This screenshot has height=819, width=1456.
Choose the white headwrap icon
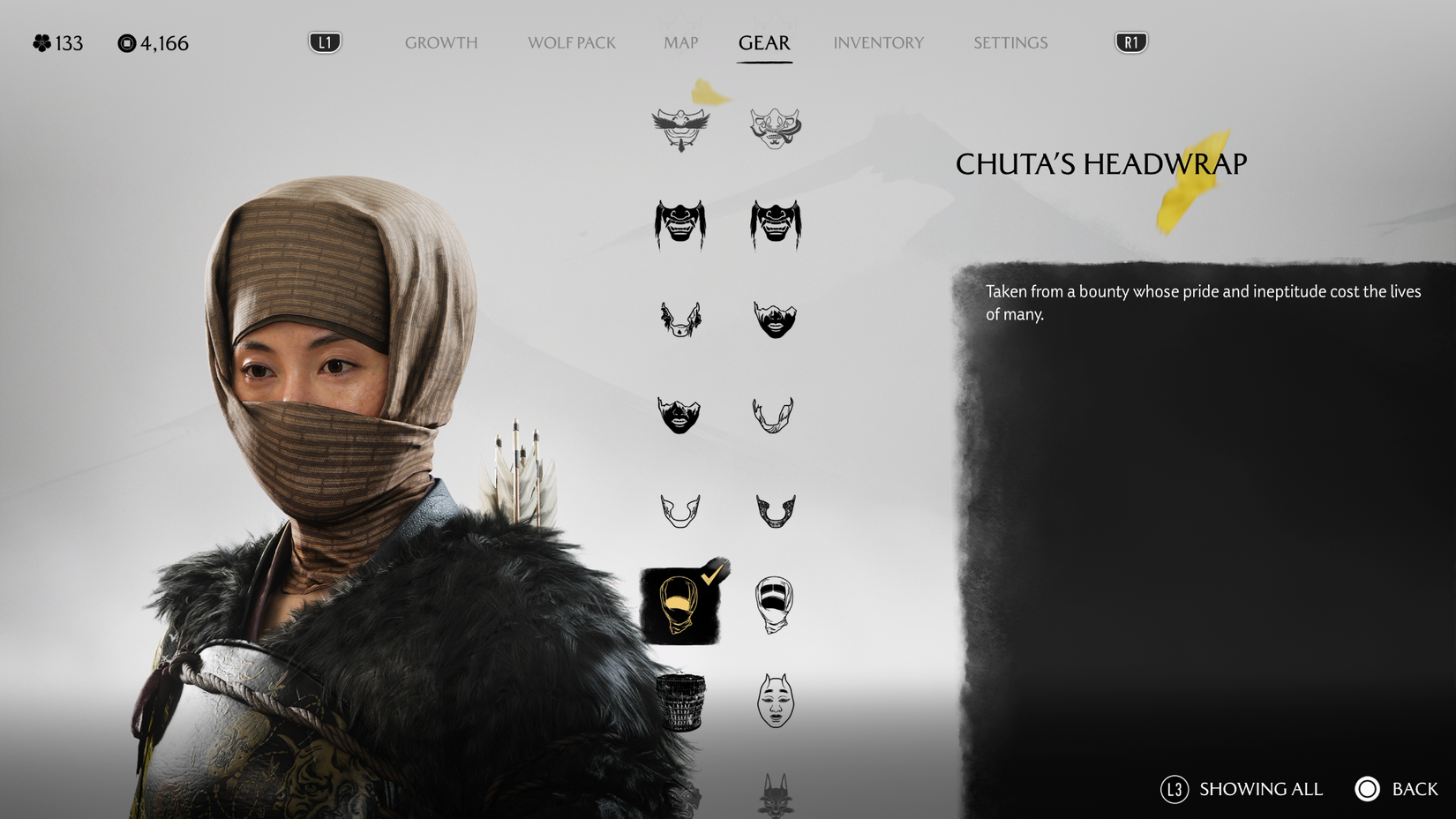(x=775, y=605)
